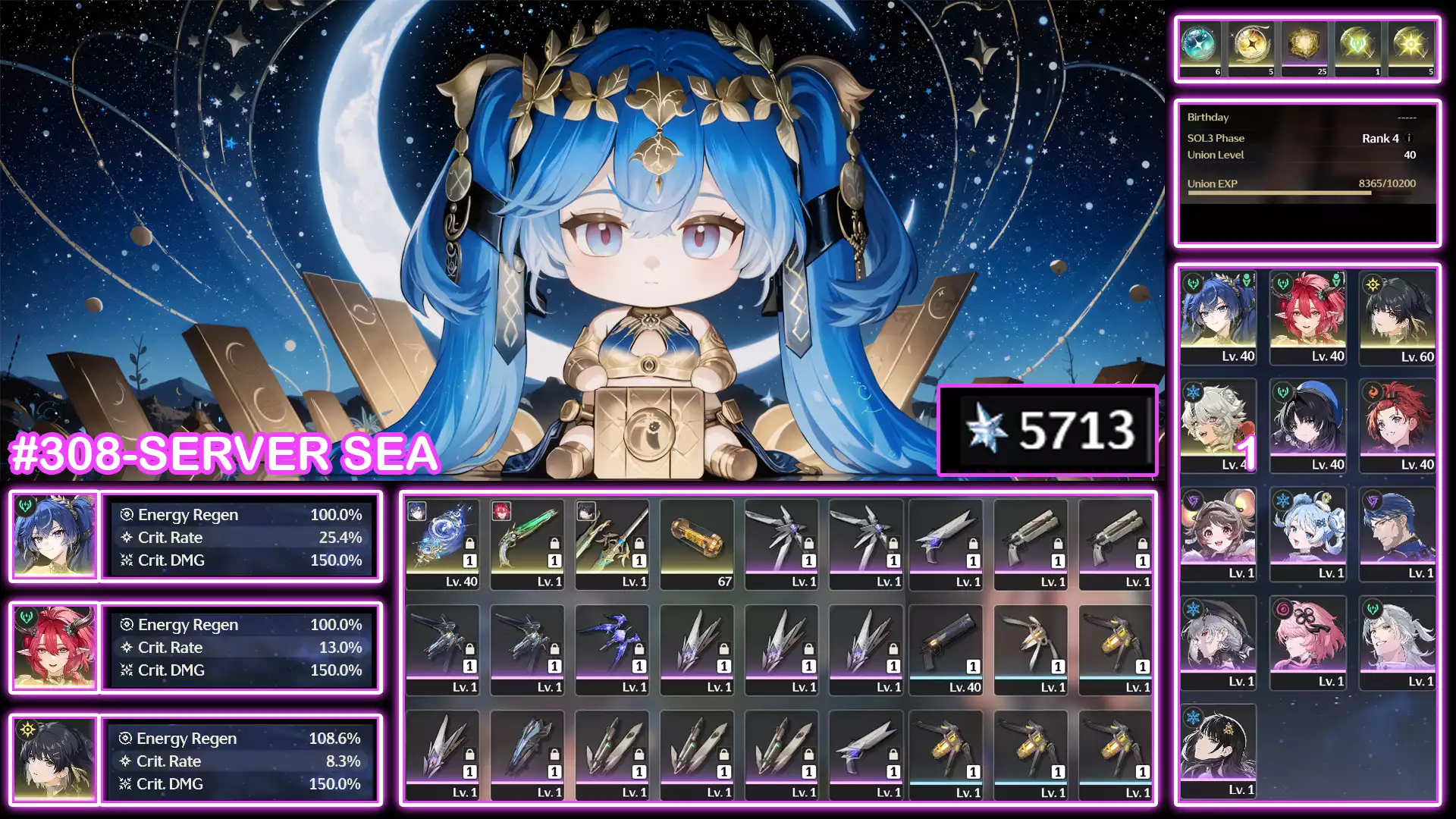This screenshot has width=1456, height=819.
Task: Click the blue-haired character avatar in the stat panel
Action: point(53,536)
